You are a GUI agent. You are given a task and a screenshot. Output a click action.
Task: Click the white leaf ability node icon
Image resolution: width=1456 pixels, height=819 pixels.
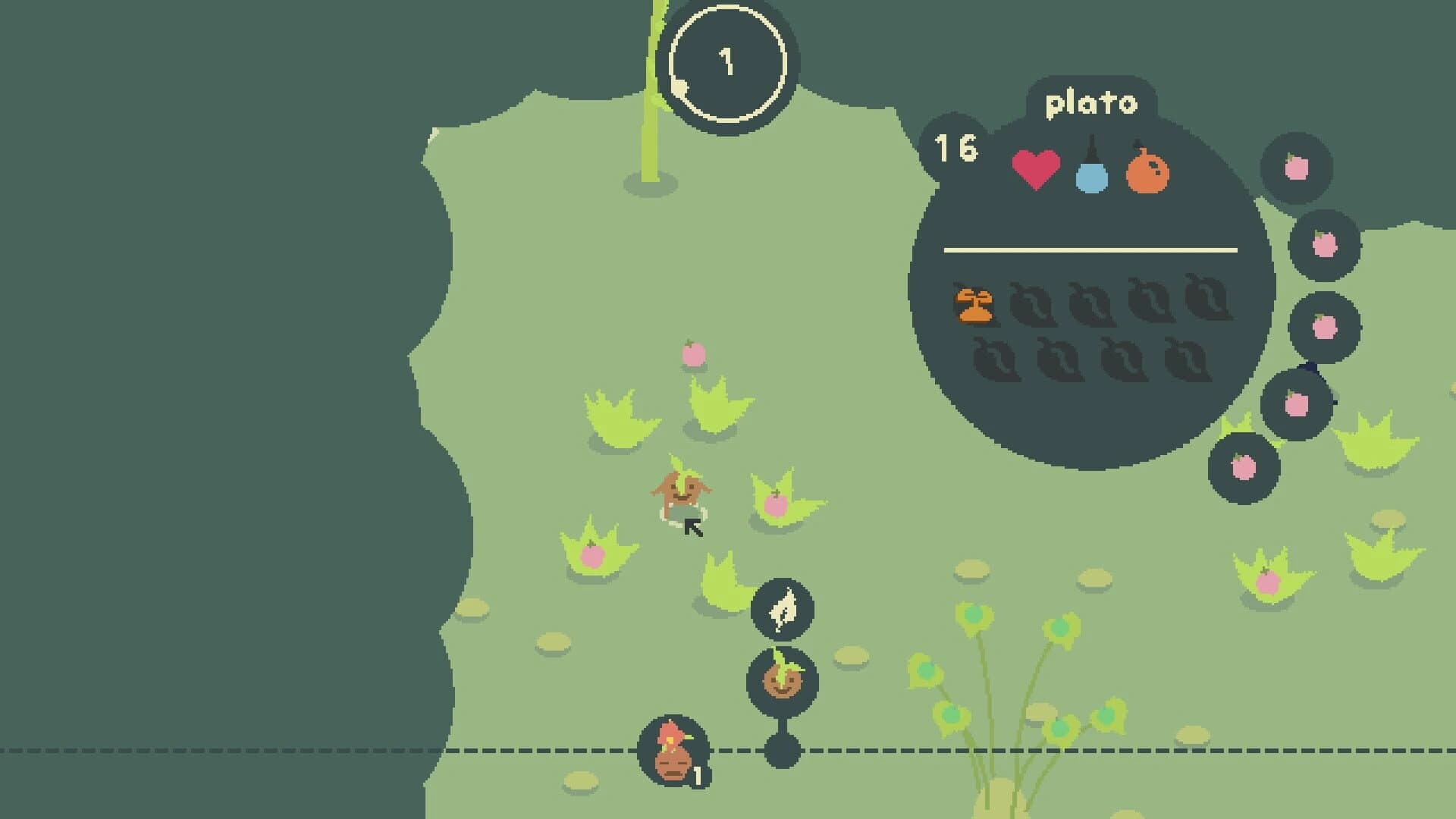tap(783, 610)
